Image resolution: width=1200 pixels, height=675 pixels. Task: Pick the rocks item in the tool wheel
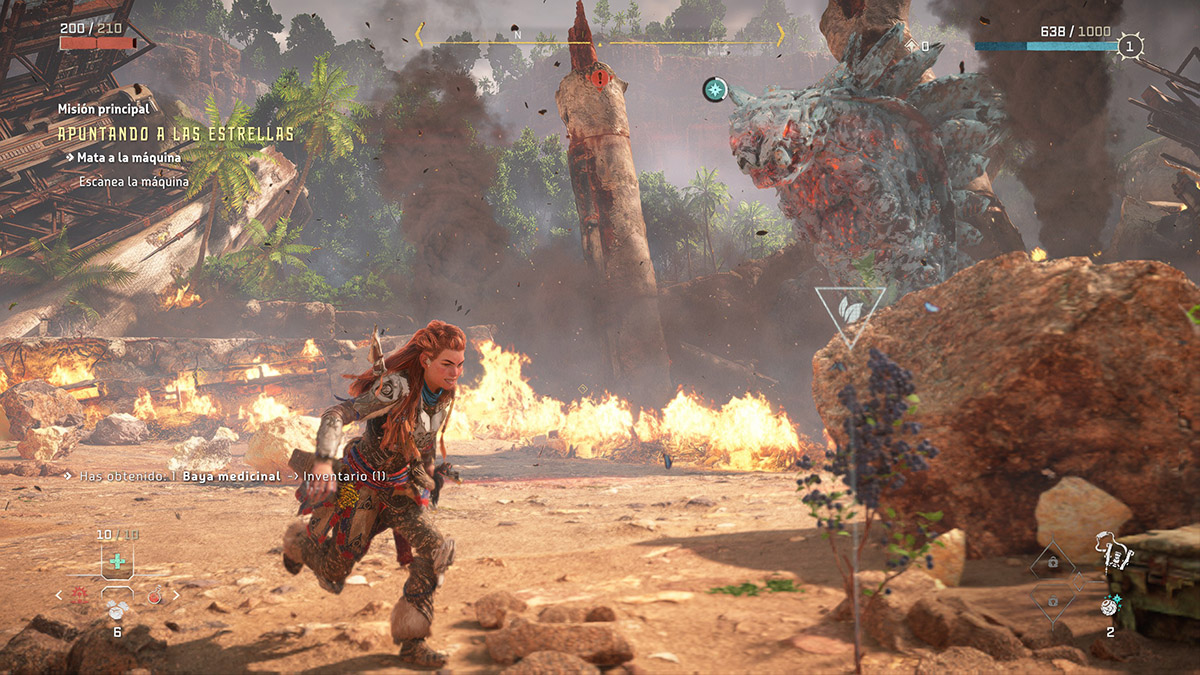pos(116,608)
